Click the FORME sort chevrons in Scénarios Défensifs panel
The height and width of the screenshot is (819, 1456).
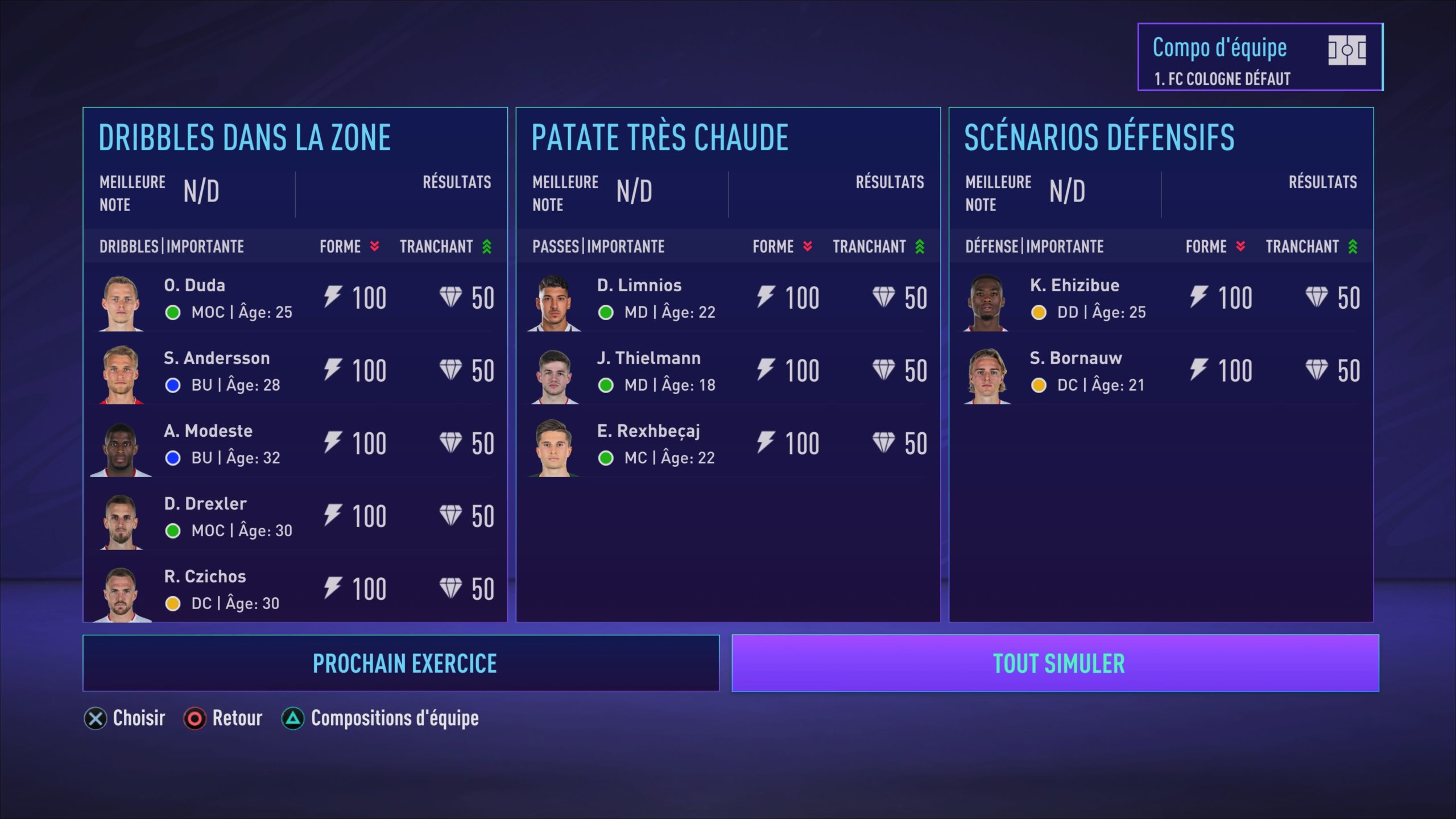pos(1239,246)
